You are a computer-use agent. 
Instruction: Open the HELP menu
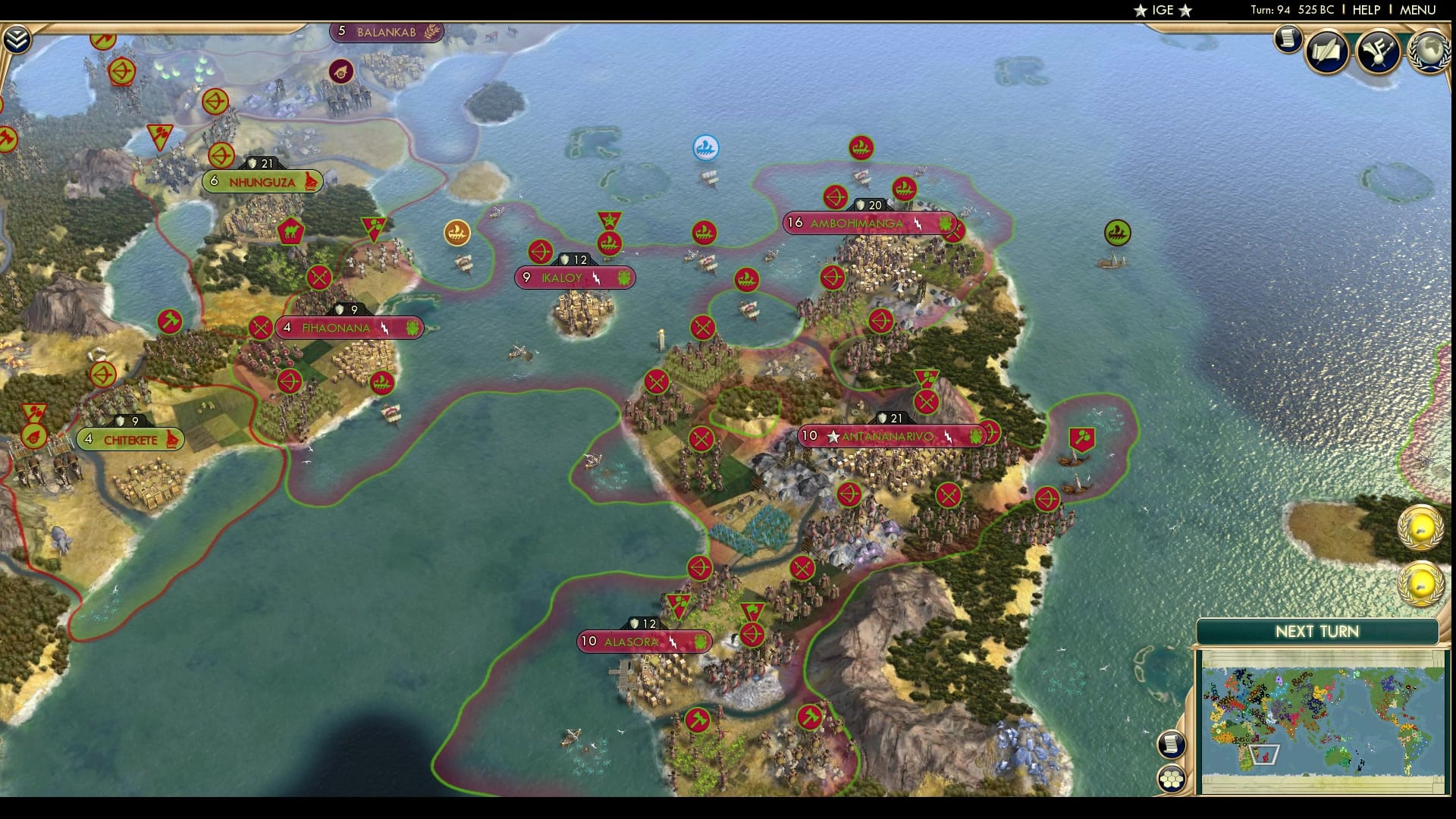click(1369, 11)
